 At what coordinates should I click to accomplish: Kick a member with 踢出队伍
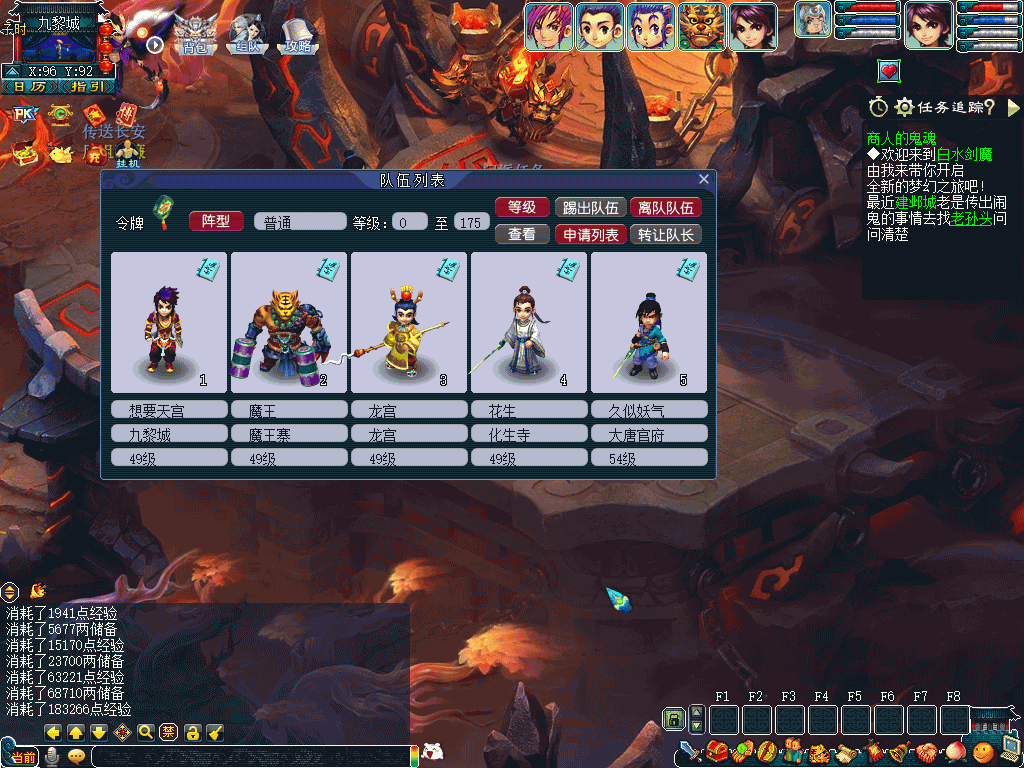click(x=589, y=208)
